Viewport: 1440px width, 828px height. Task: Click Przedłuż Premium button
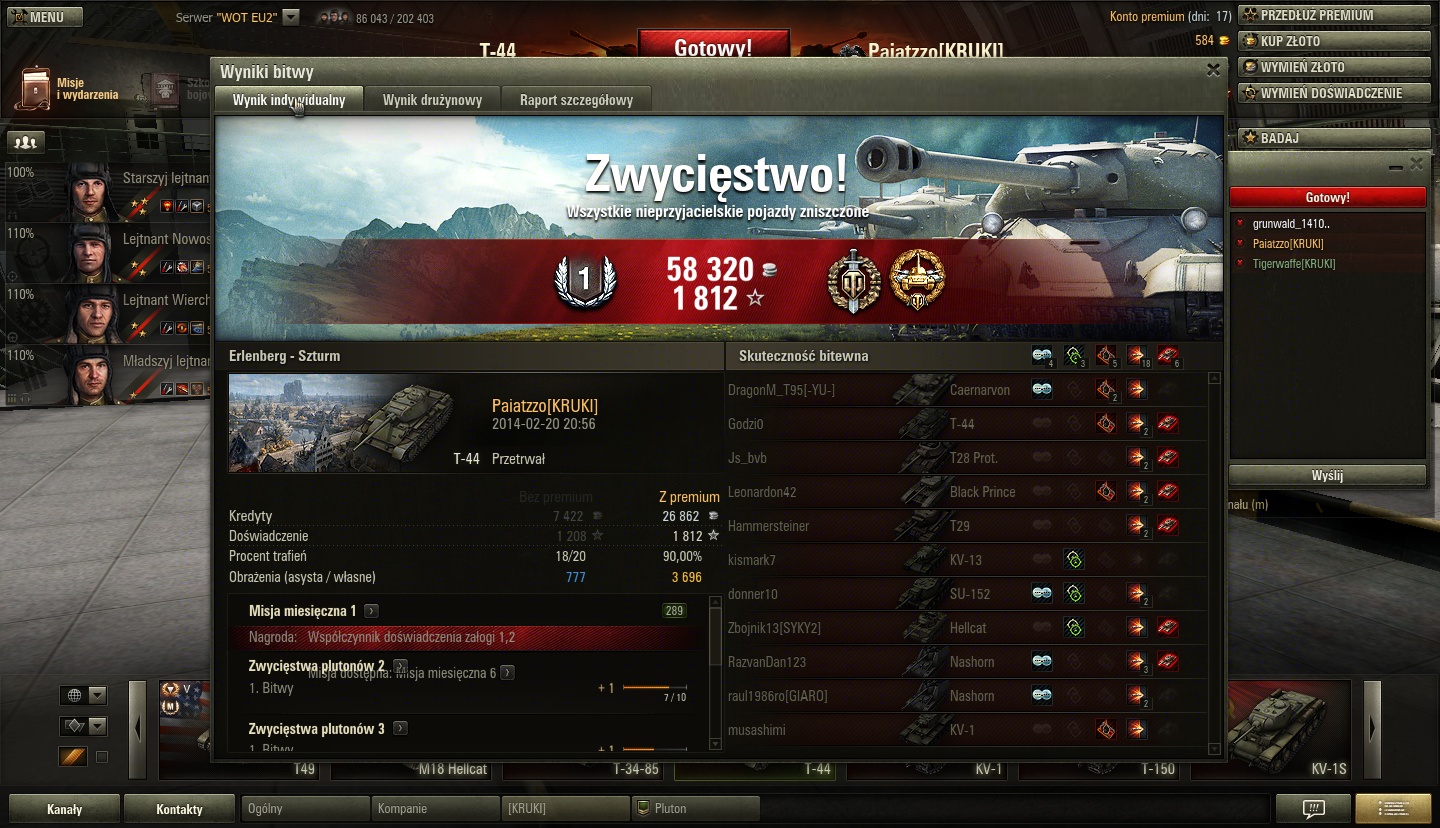click(1334, 15)
